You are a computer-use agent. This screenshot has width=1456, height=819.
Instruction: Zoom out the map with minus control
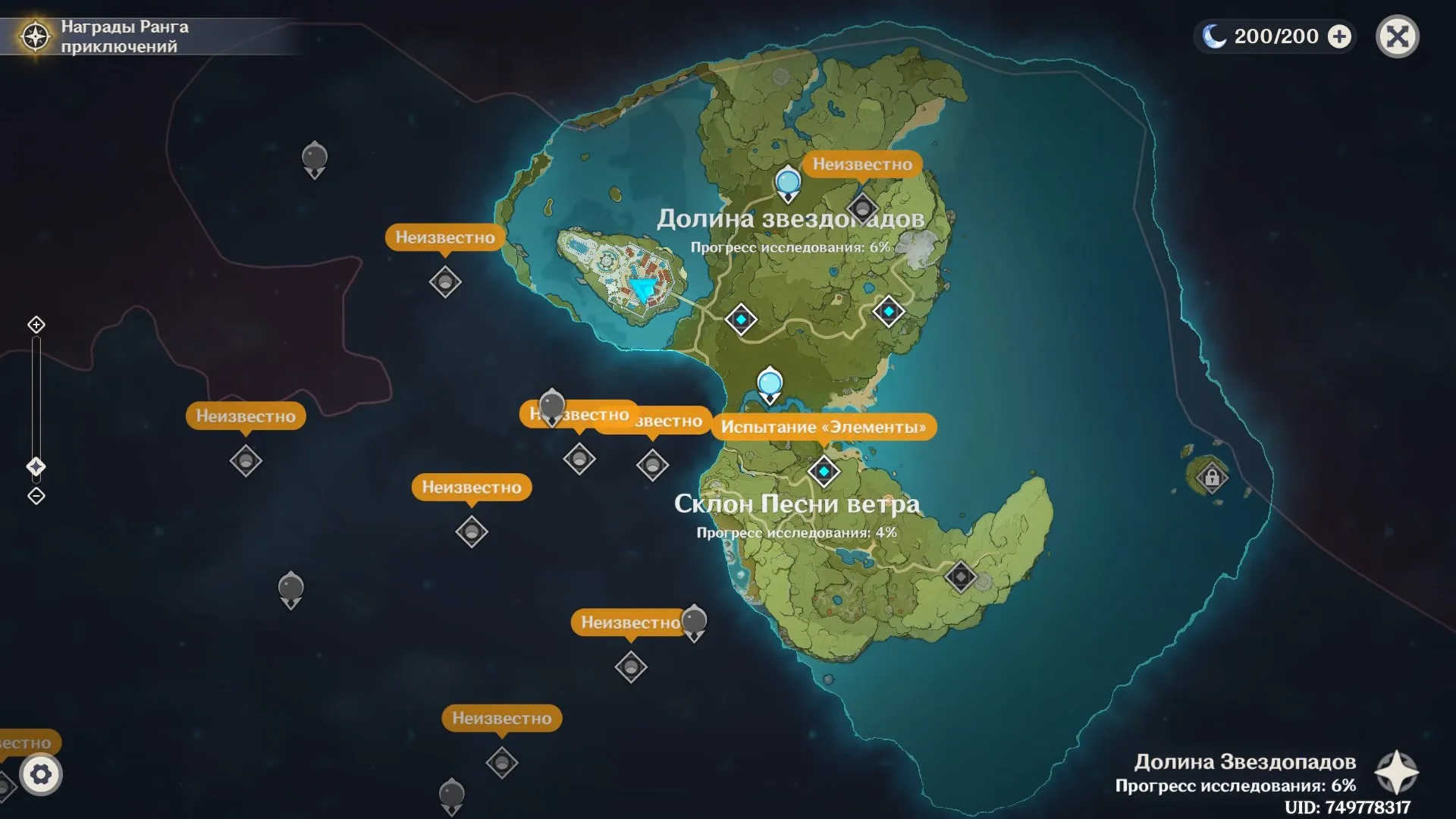click(36, 496)
